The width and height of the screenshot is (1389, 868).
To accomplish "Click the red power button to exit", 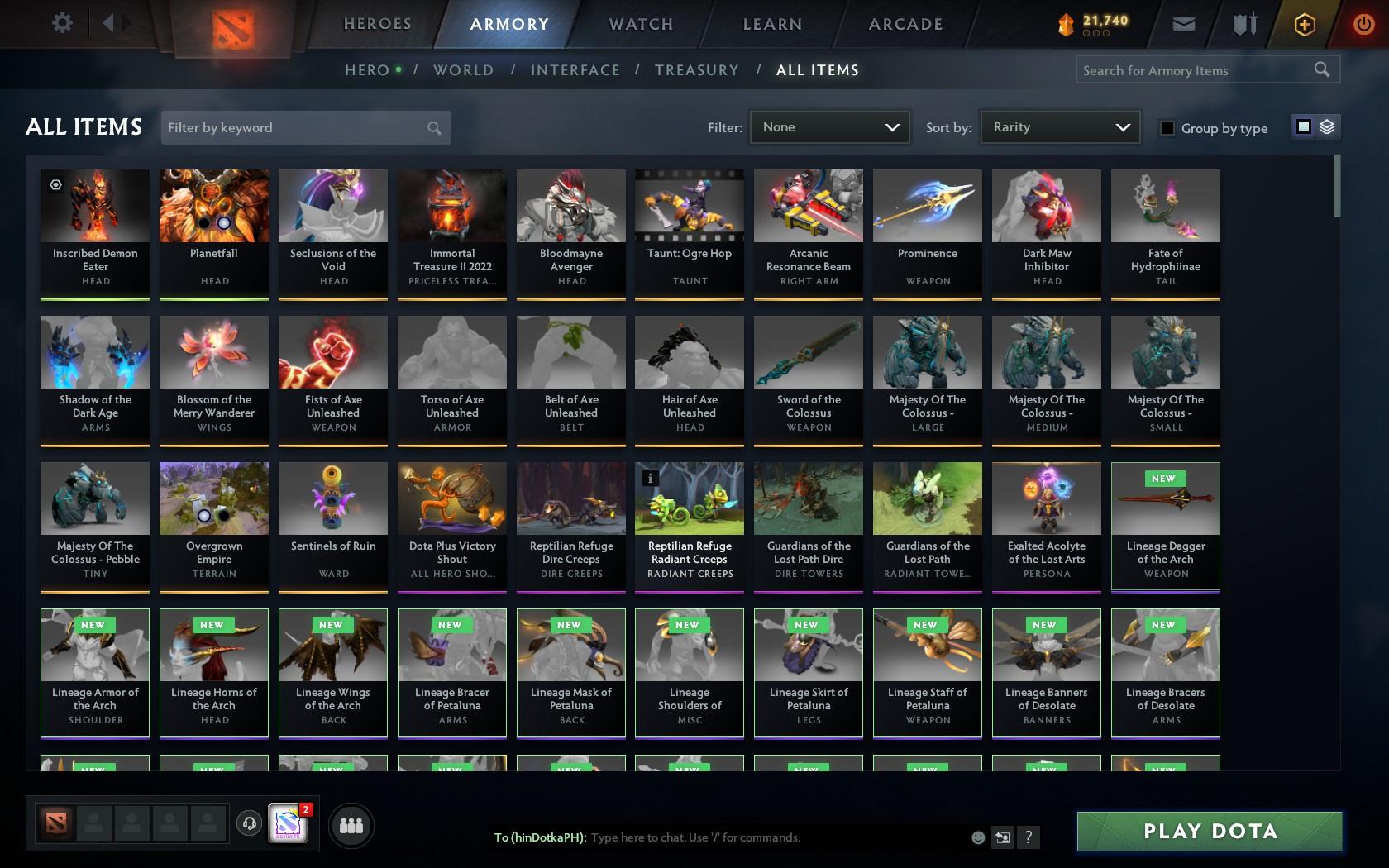I will [x=1364, y=23].
